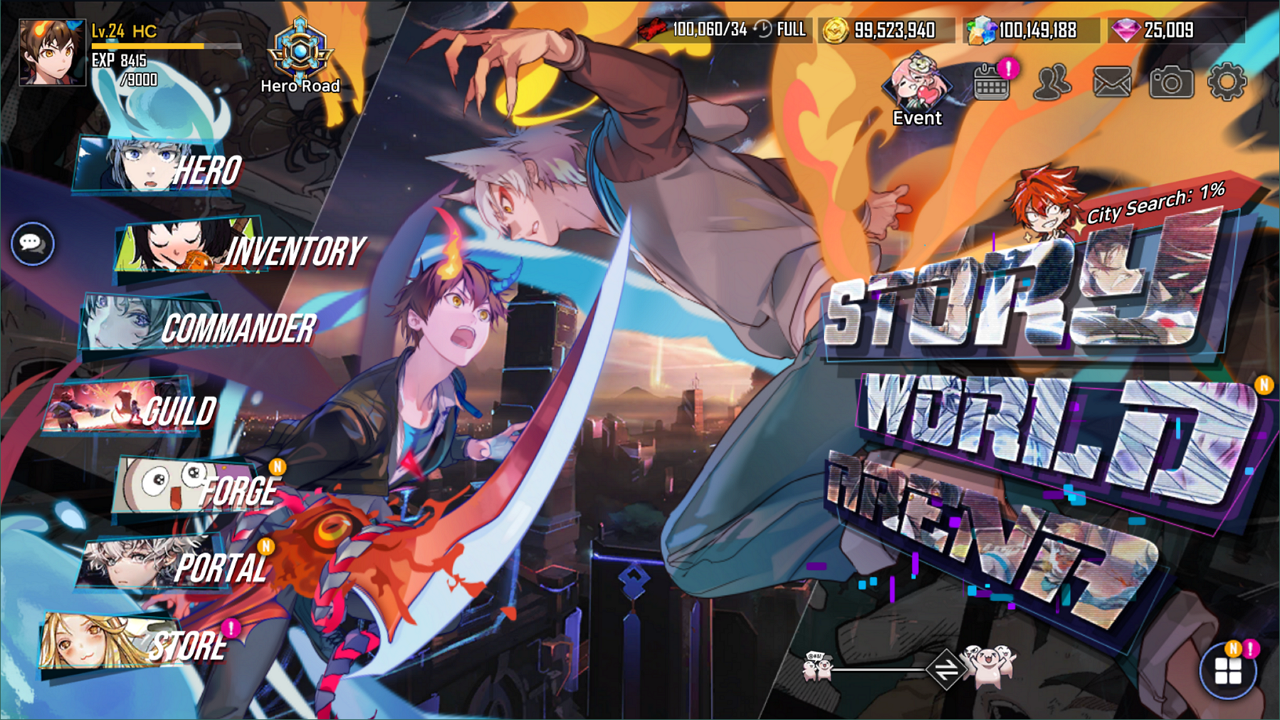
Task: Select the HERO menu entry
Action: (207, 172)
